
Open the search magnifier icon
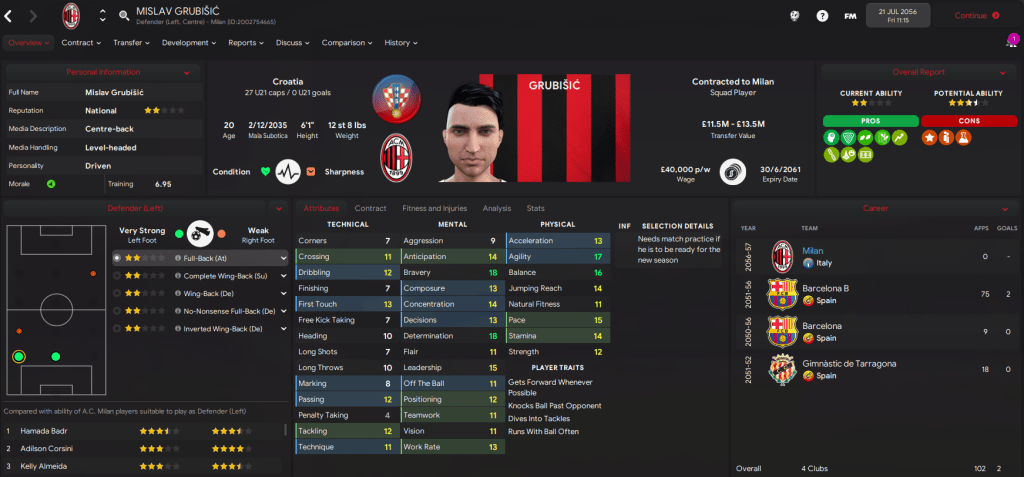[x=124, y=16]
